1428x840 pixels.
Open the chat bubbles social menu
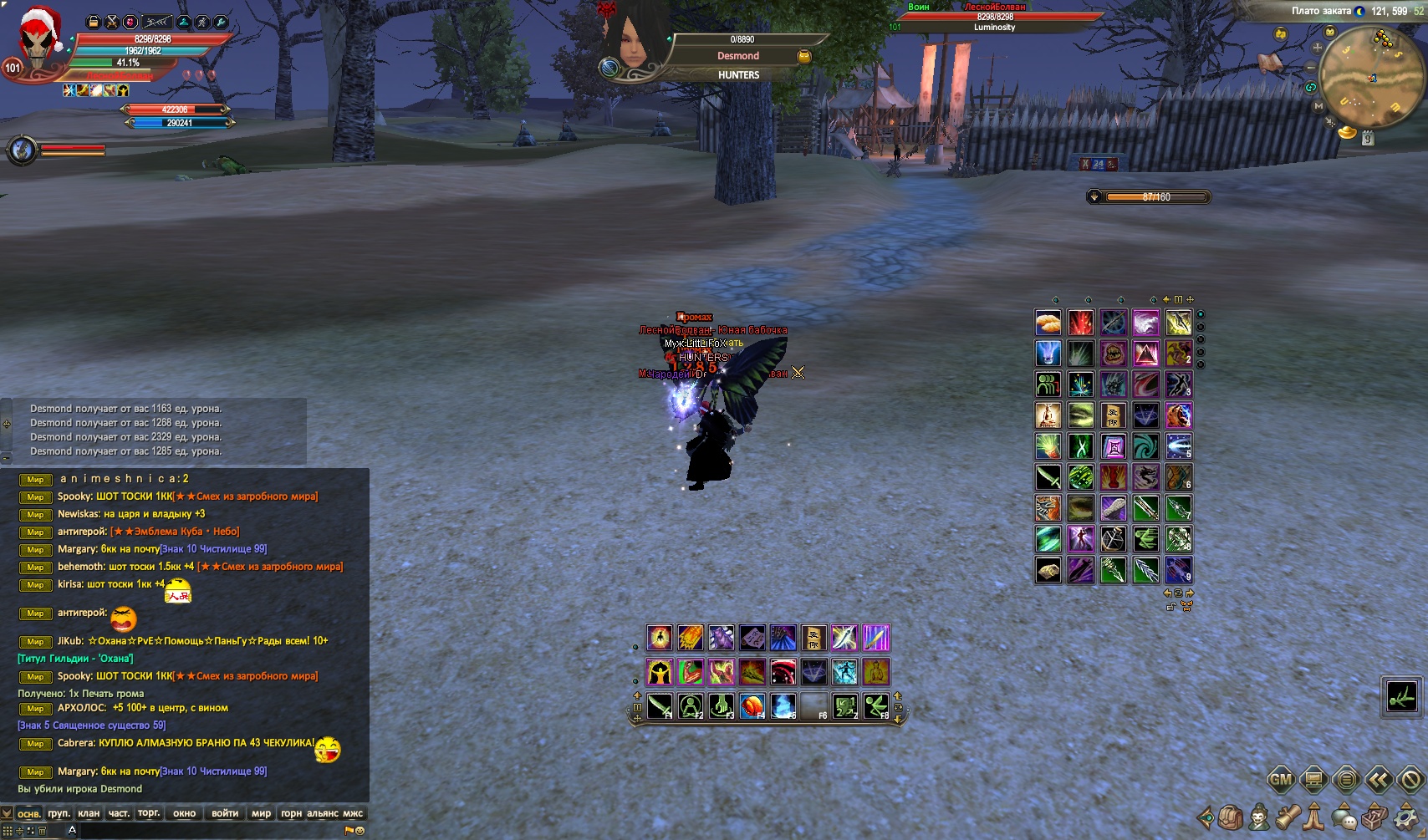(1344, 817)
